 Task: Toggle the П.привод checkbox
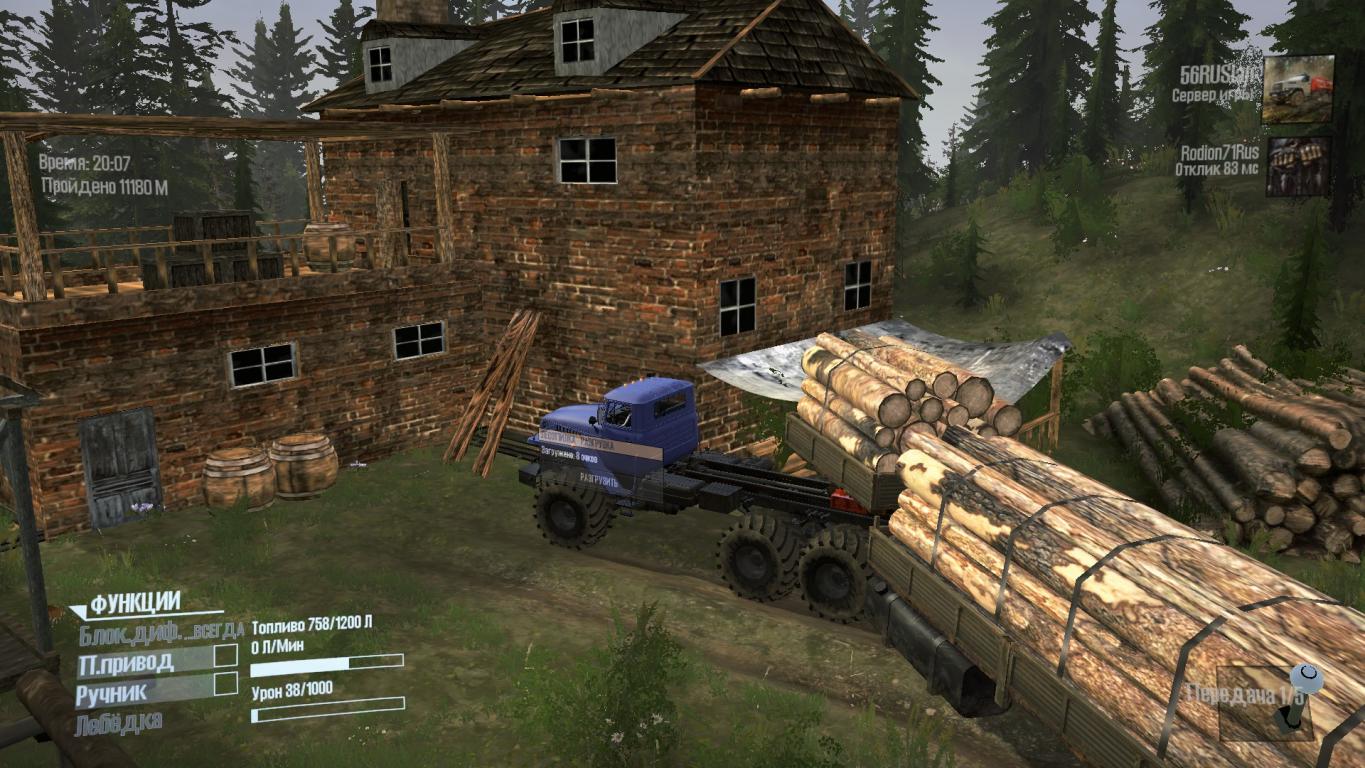click(226, 656)
